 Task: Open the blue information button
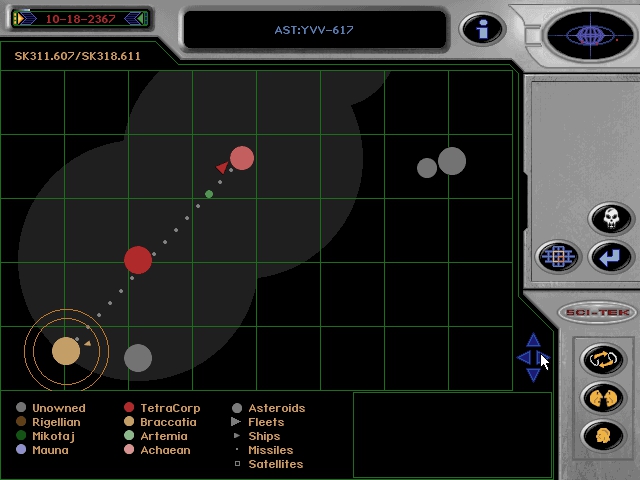pyautogui.click(x=482, y=29)
